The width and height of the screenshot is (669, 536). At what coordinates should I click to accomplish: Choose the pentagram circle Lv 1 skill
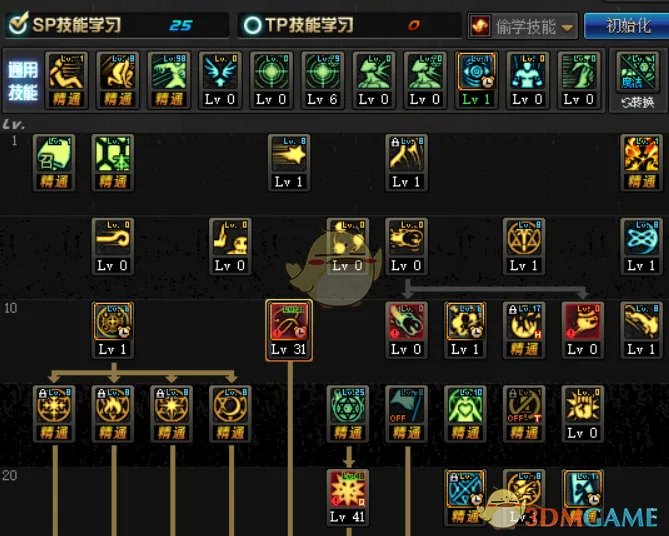(x=523, y=239)
